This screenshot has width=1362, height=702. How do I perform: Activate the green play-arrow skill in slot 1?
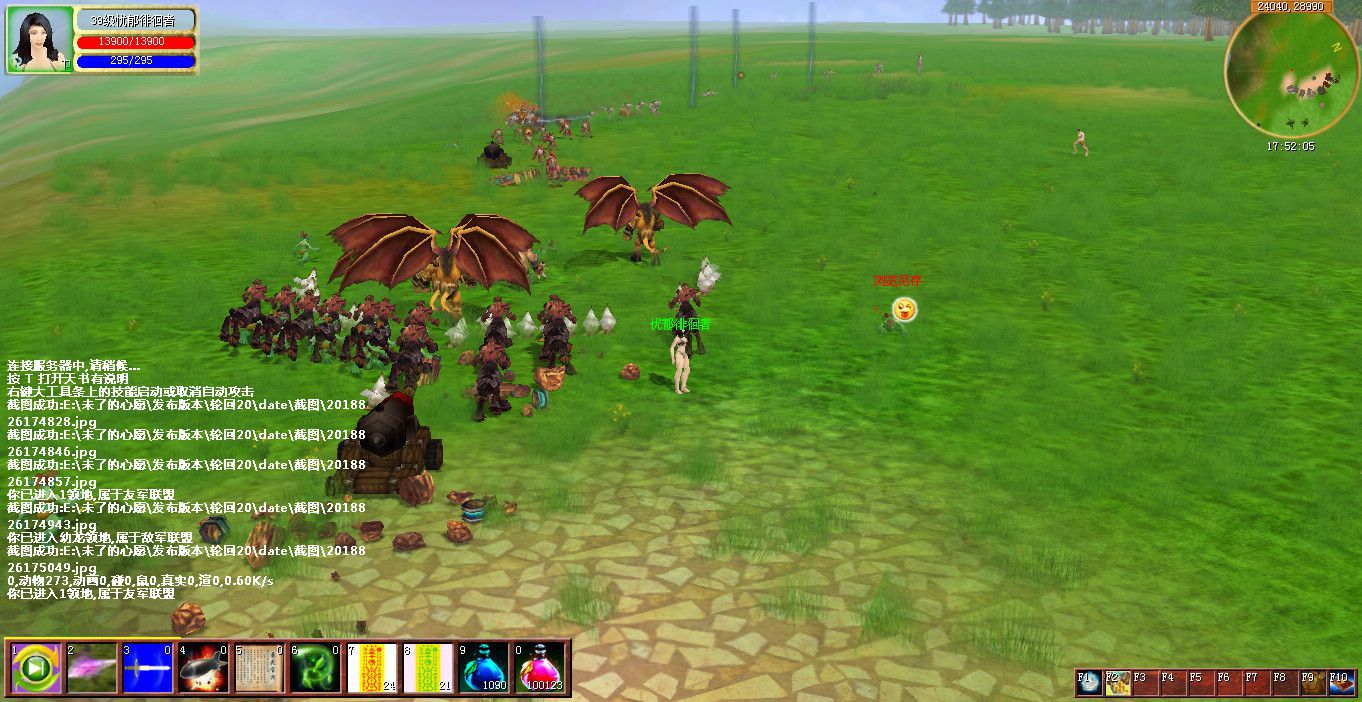[36, 668]
